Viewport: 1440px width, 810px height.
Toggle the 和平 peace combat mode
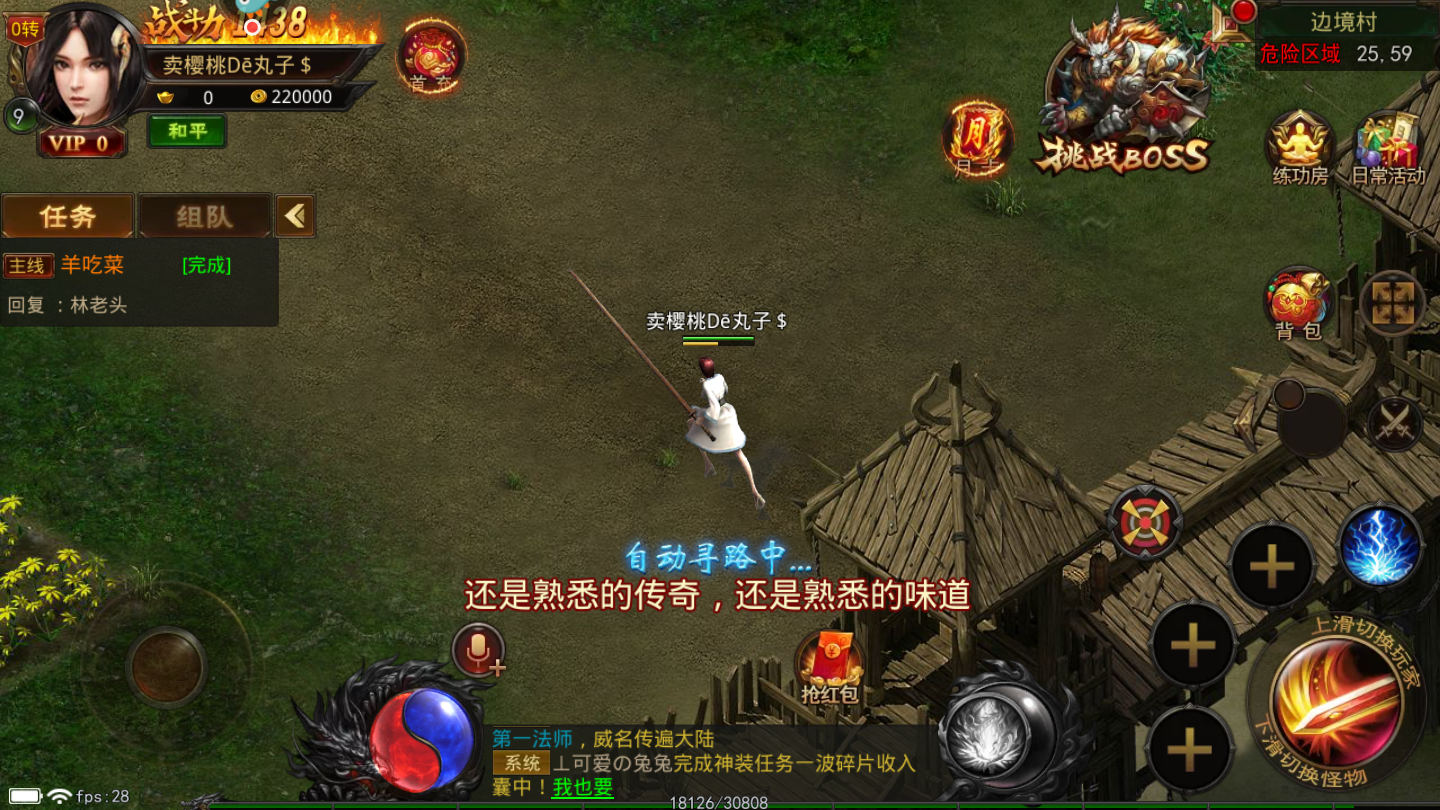[x=186, y=132]
